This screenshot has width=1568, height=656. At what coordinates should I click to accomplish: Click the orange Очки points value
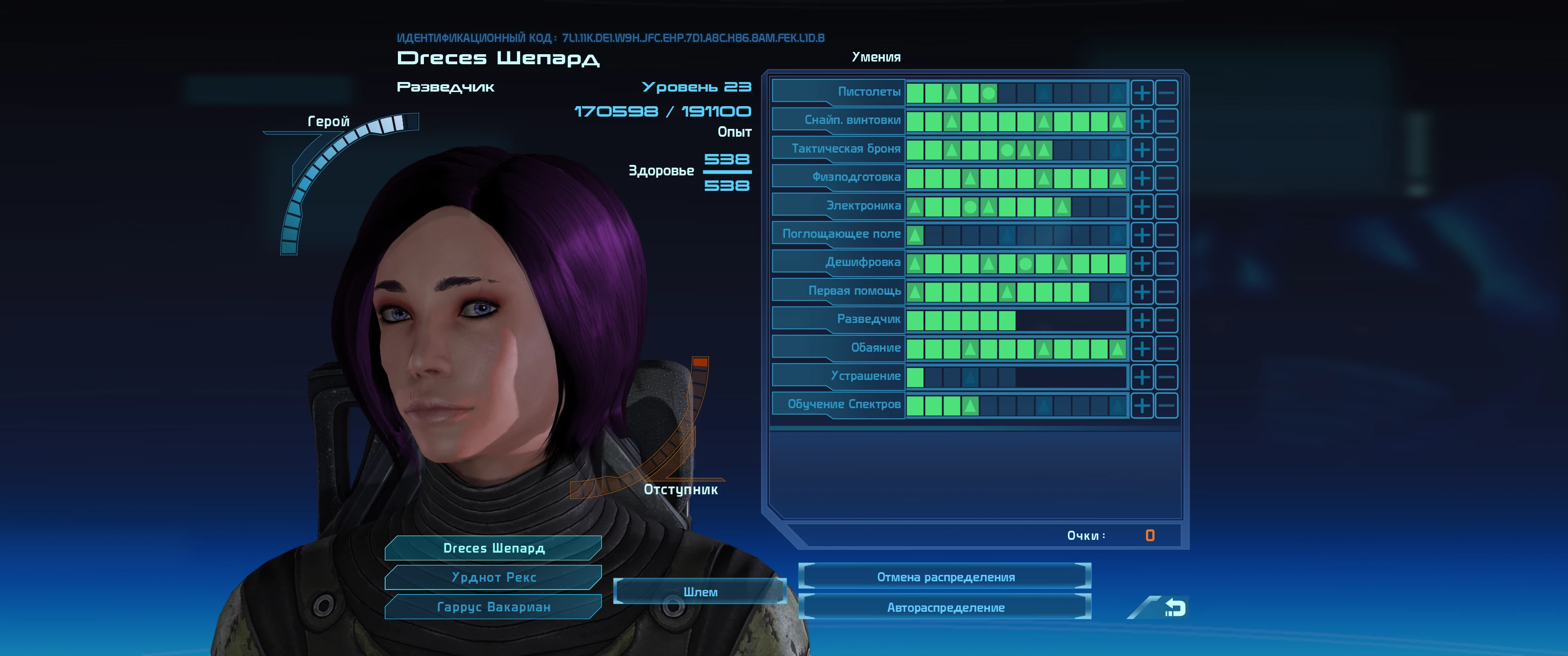click(1150, 536)
